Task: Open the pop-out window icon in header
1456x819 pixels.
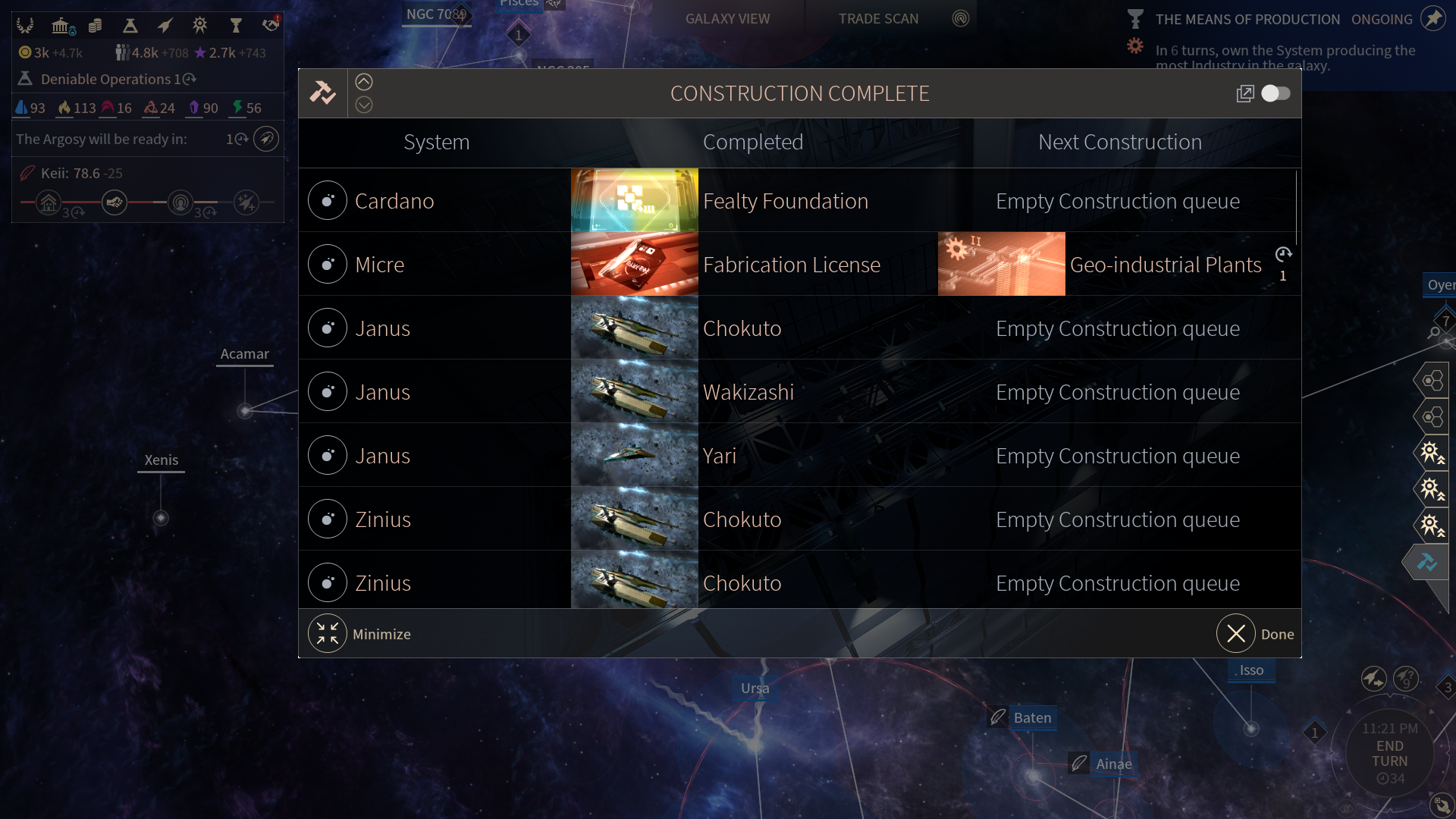Action: tap(1245, 93)
